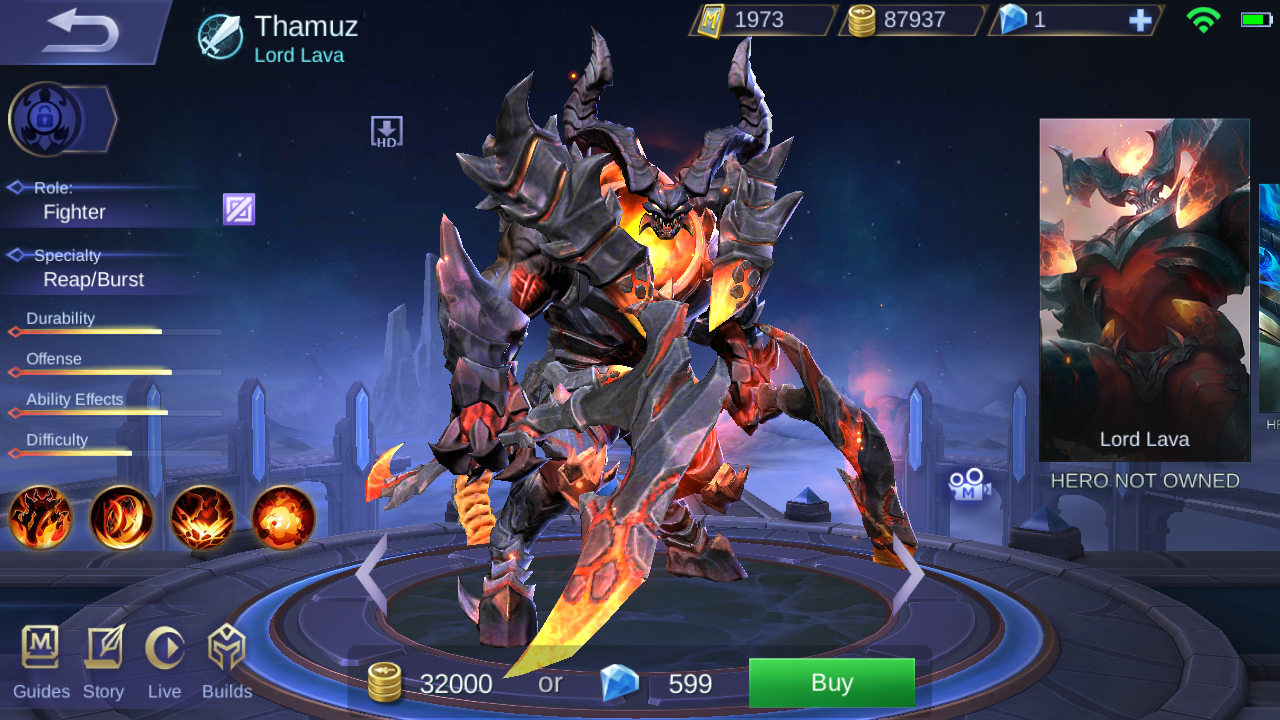Viewport: 1280px width, 720px height.
Task: Open Thamuz's passive skill details
Action: tap(40, 519)
